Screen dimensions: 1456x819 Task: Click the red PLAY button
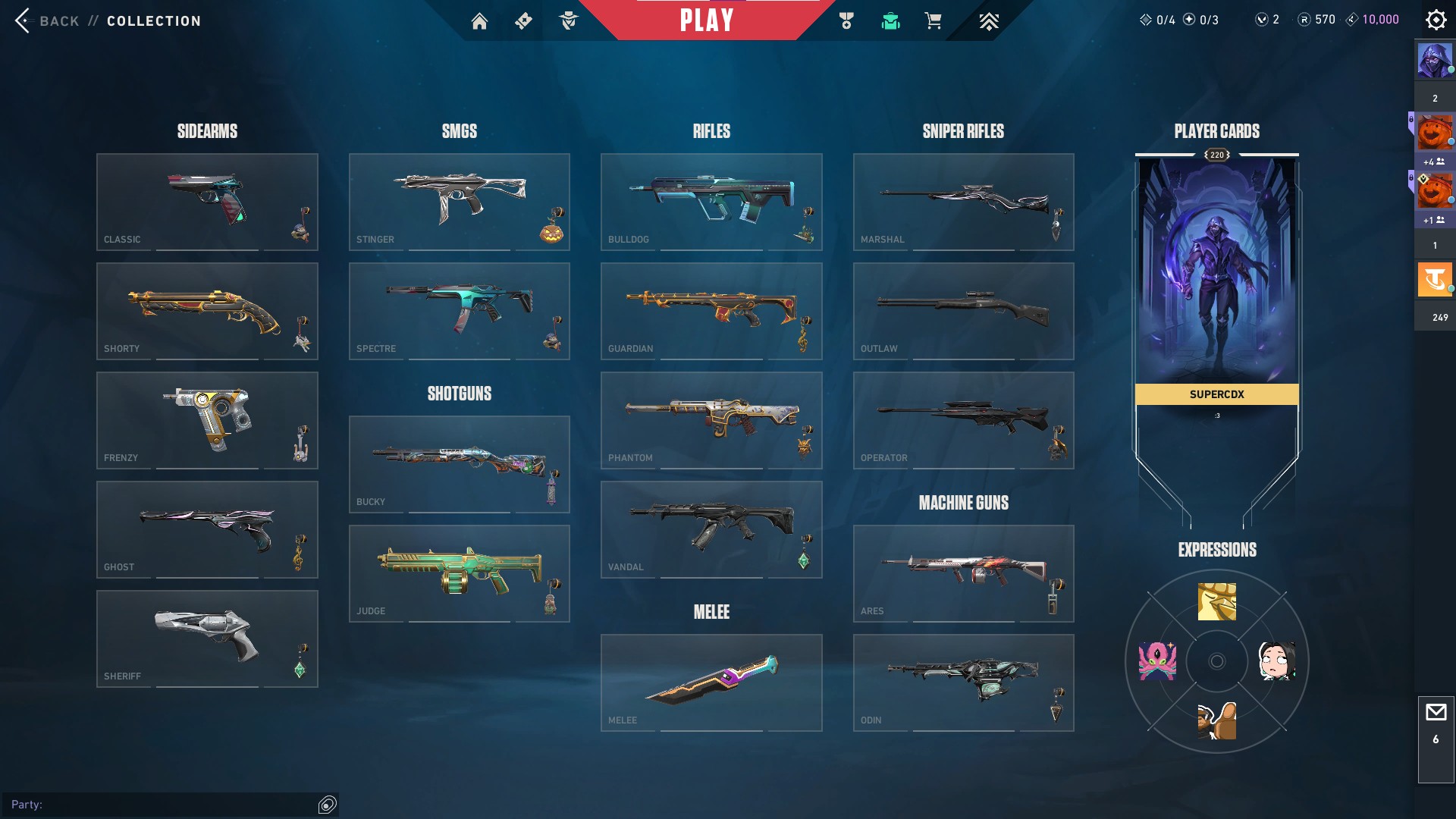pos(706,20)
